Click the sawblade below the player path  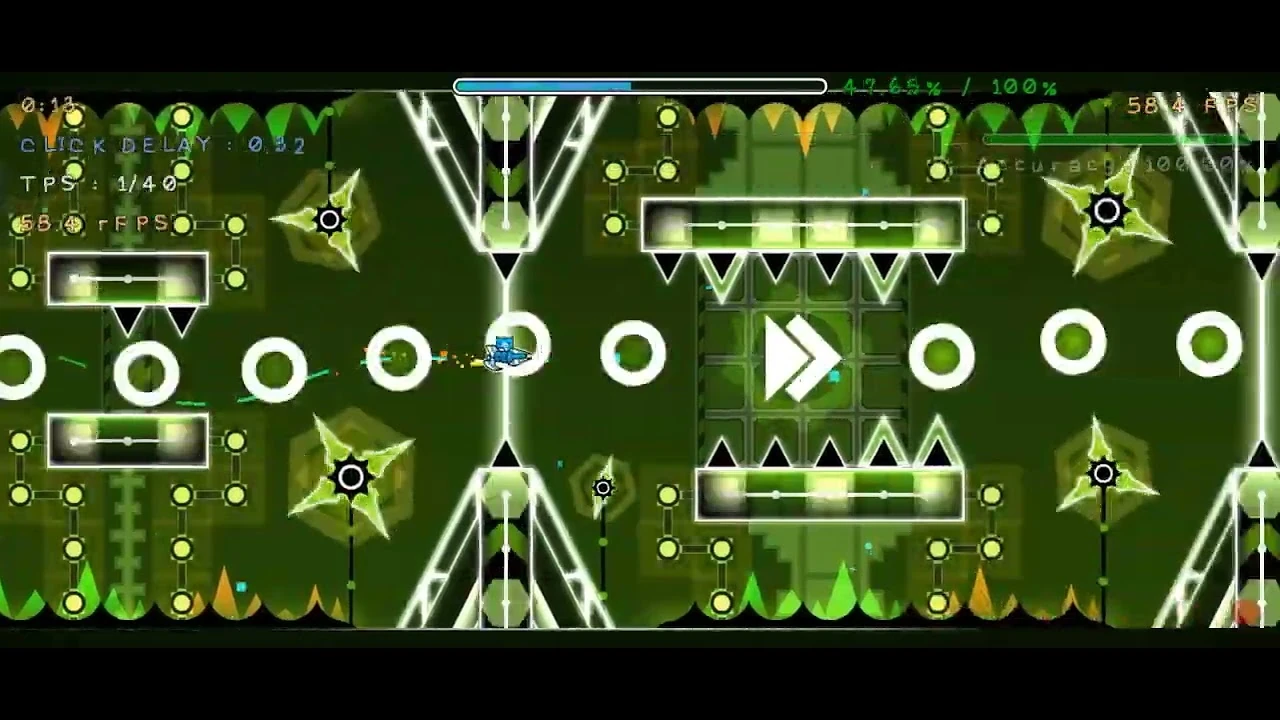click(x=351, y=477)
